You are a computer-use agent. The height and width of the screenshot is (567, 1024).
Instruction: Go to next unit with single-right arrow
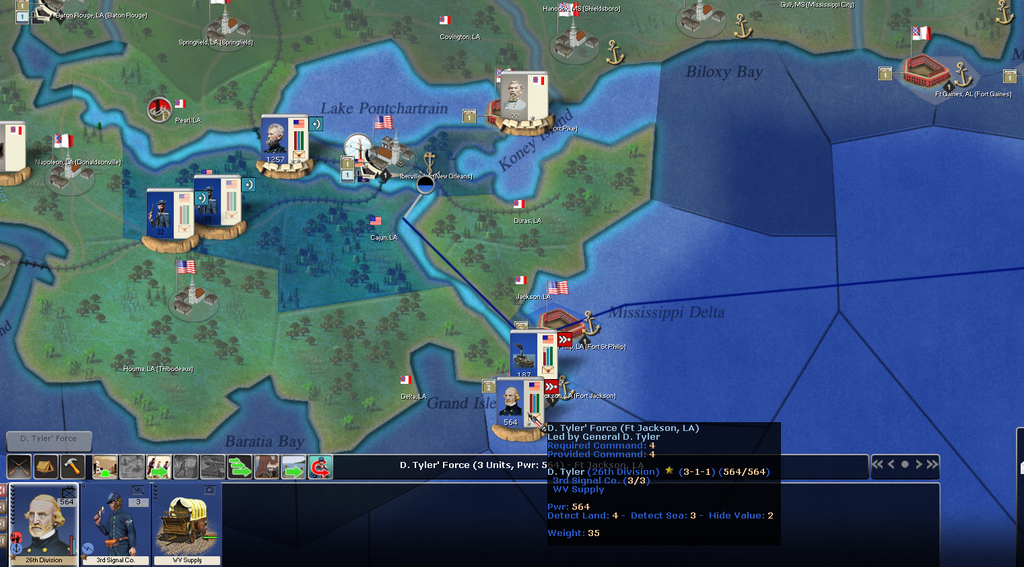coord(919,464)
